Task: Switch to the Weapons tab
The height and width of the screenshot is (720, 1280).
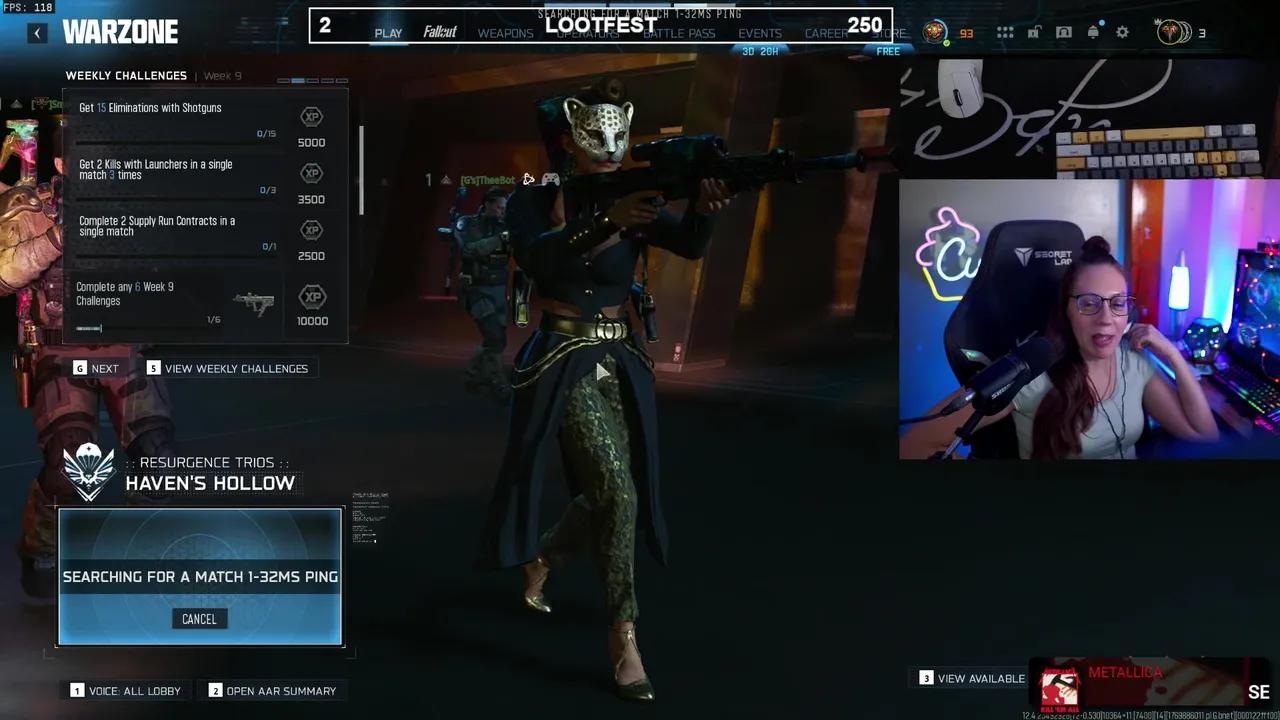Action: click(x=505, y=33)
